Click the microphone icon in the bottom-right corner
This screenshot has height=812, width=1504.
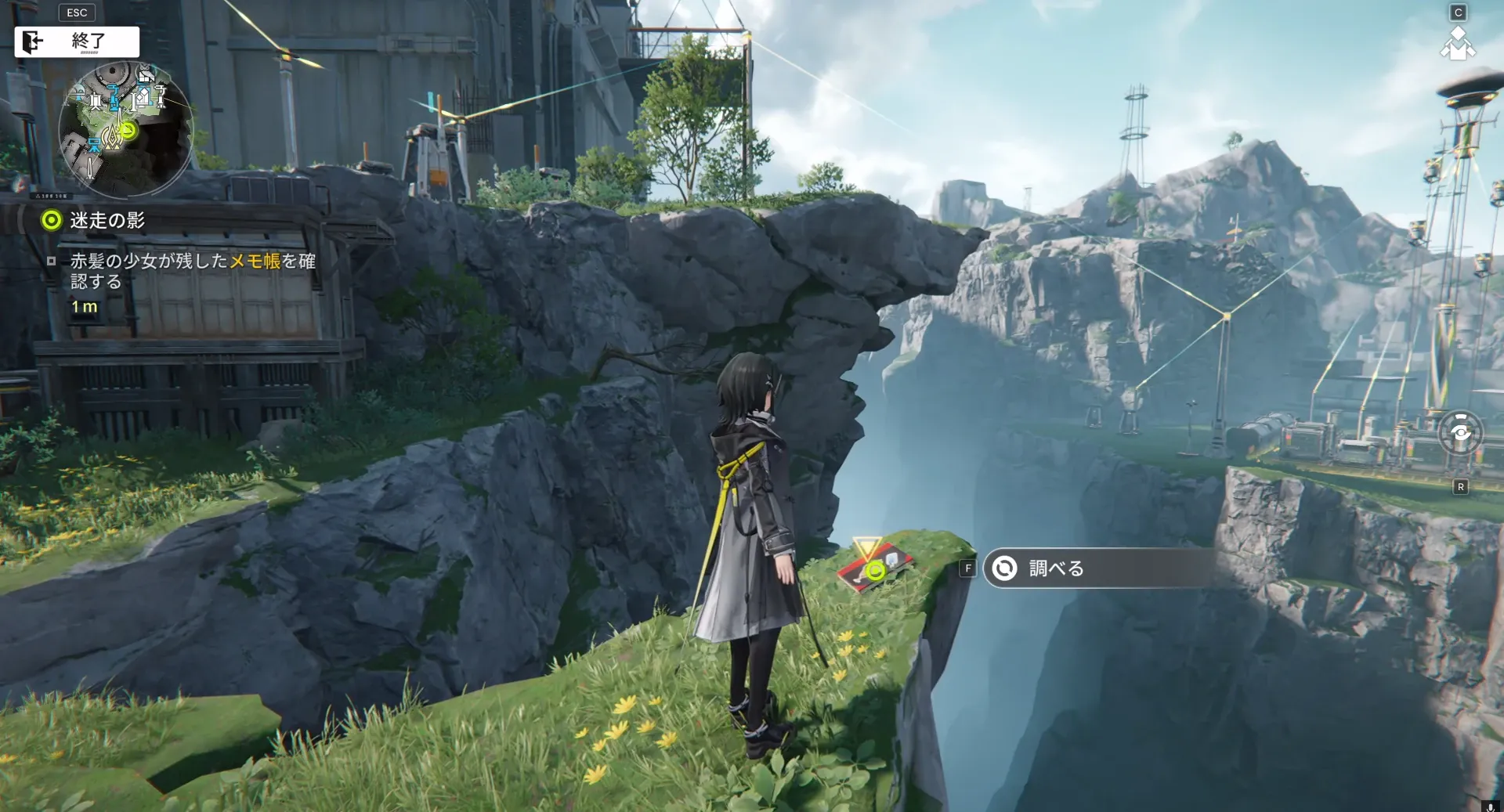pos(1489,806)
